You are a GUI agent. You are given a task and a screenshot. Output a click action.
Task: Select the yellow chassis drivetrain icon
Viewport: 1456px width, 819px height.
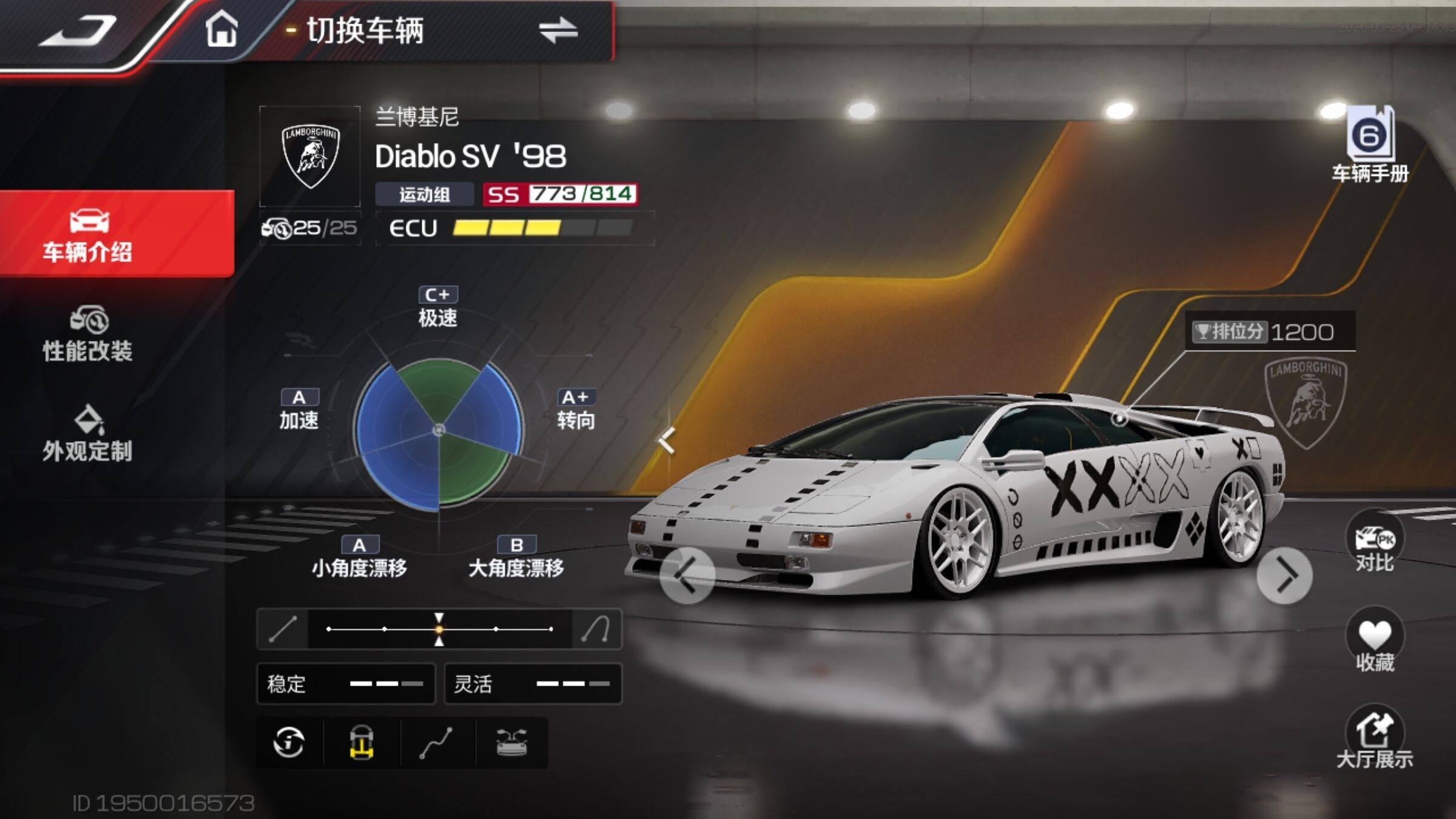(362, 743)
